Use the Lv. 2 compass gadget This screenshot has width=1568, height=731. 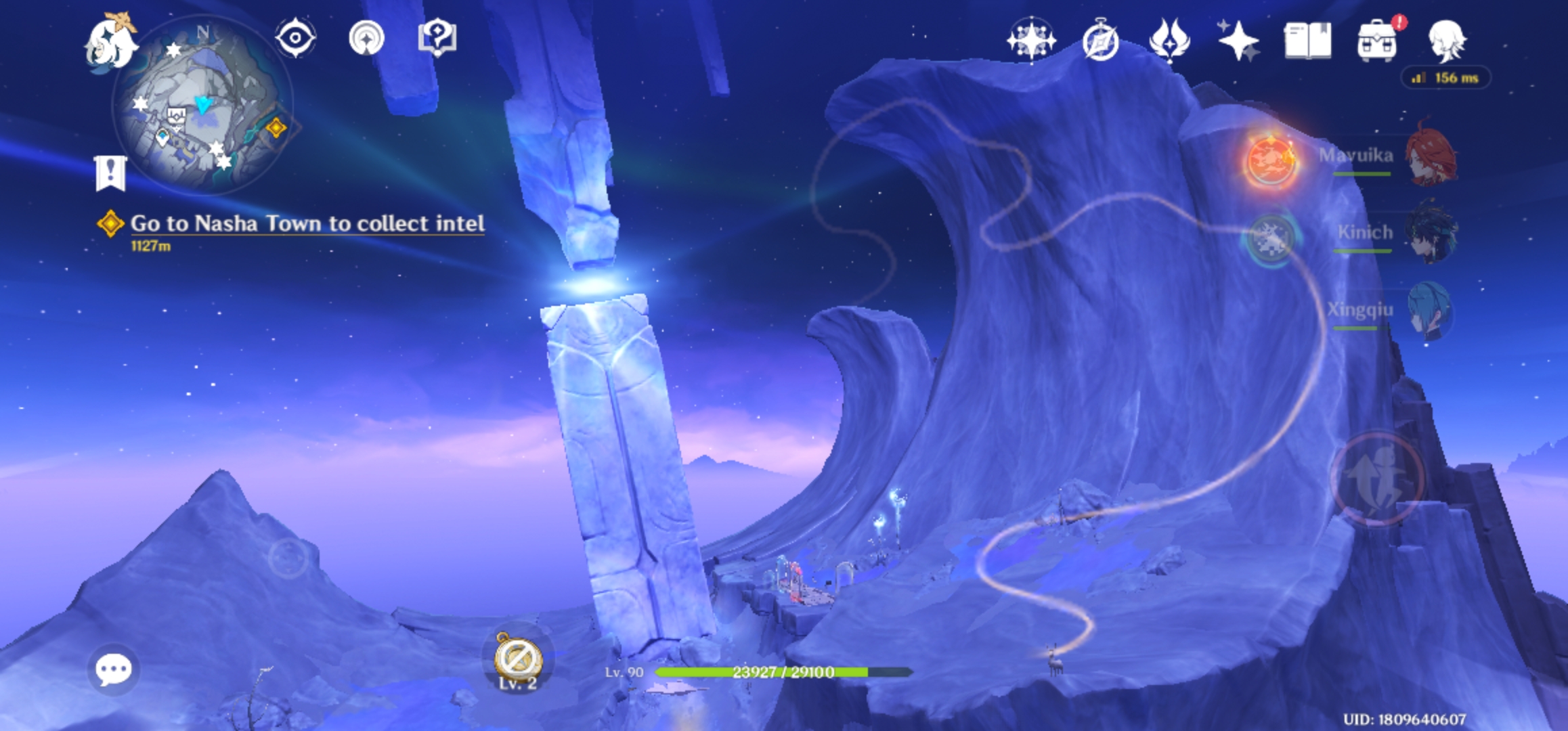pyautogui.click(x=517, y=659)
